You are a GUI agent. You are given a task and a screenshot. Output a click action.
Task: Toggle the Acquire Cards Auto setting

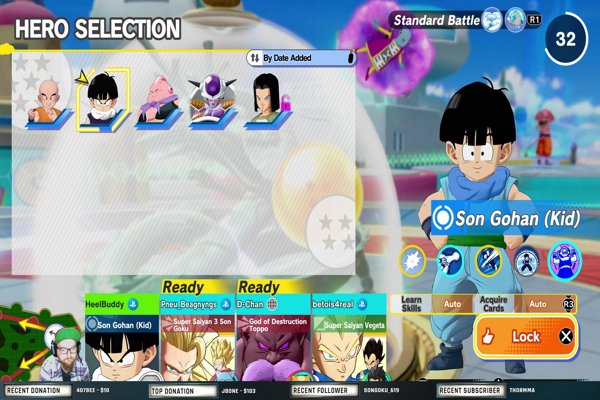pyautogui.click(x=537, y=303)
